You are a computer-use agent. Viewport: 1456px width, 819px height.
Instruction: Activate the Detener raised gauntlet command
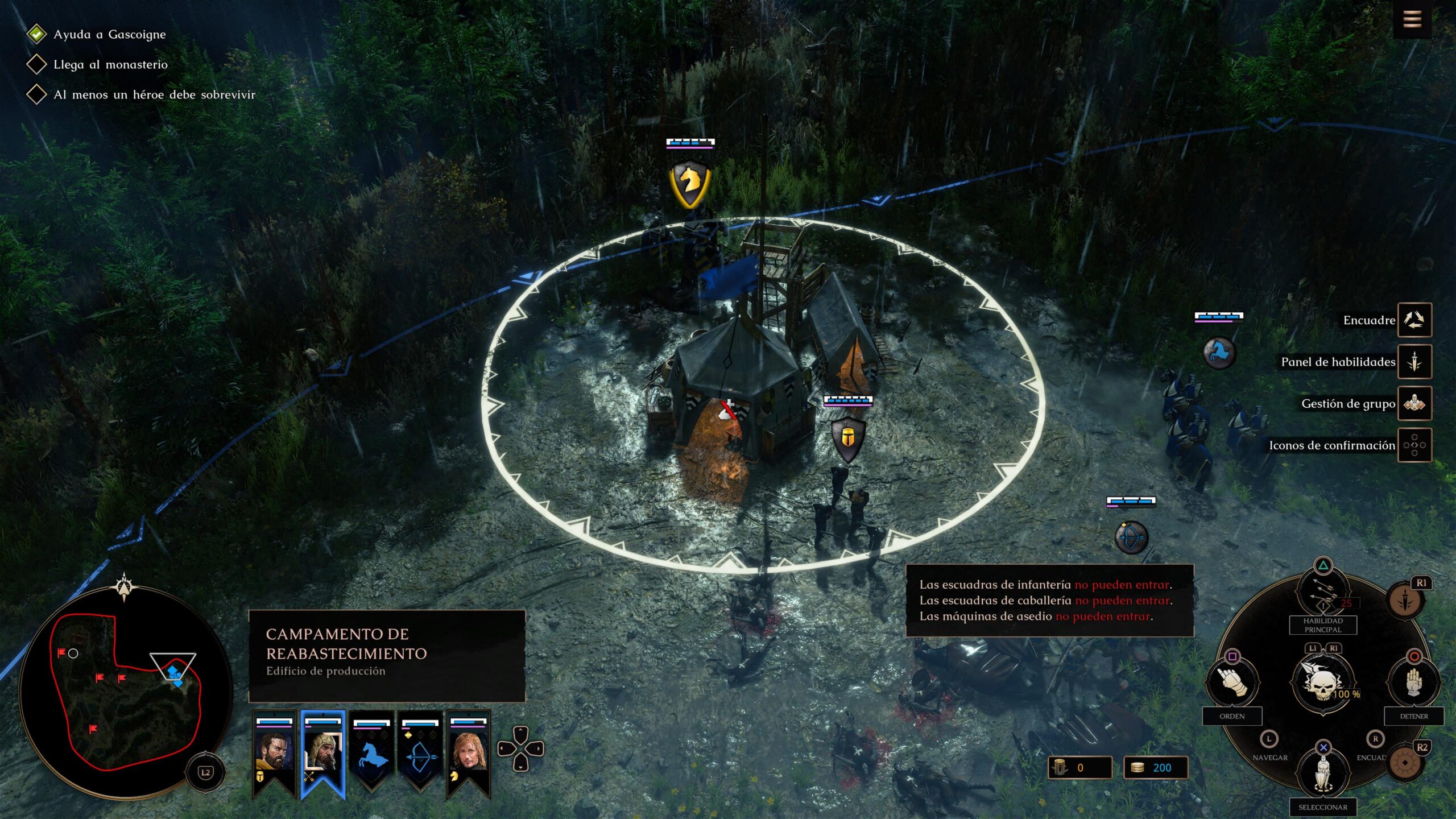coord(1414,682)
